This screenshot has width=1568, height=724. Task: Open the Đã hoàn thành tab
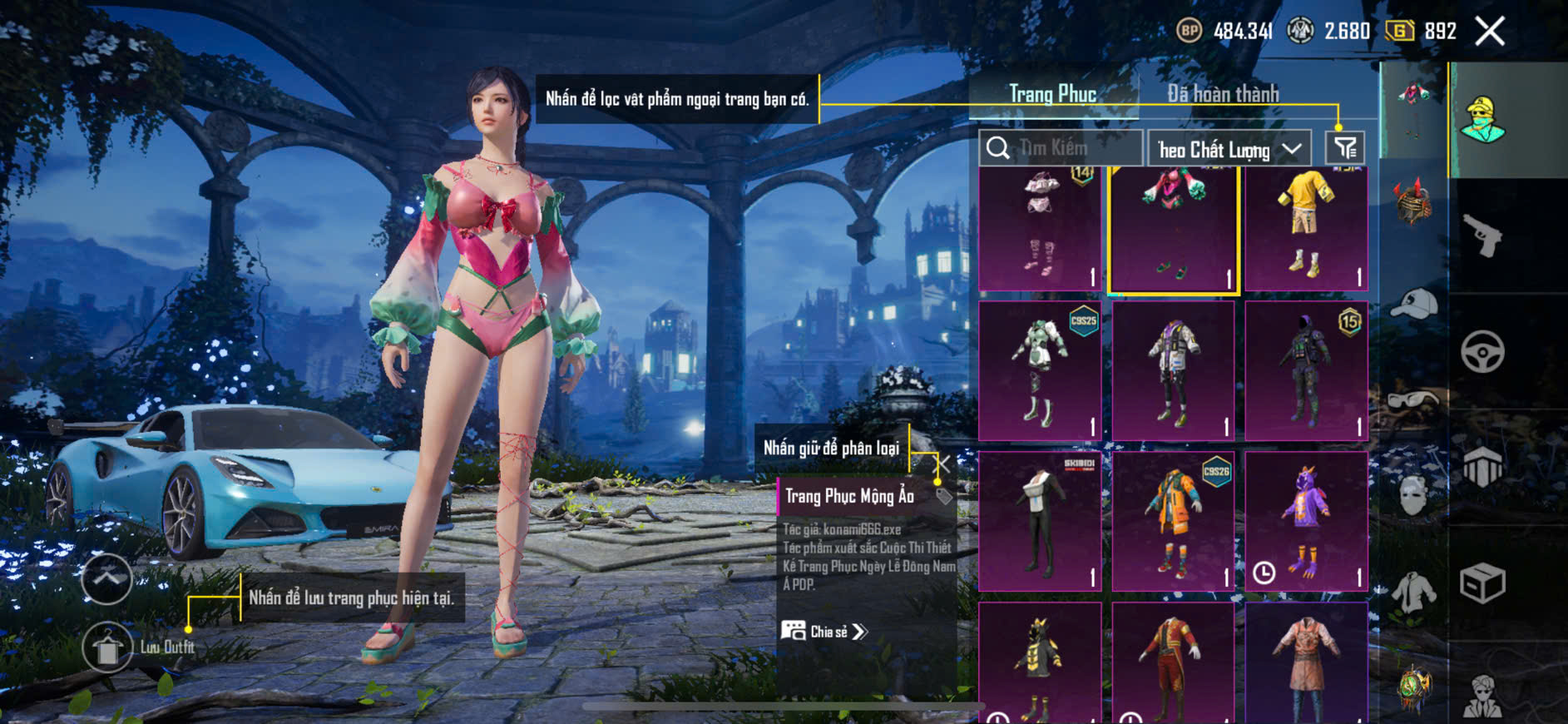click(1222, 94)
